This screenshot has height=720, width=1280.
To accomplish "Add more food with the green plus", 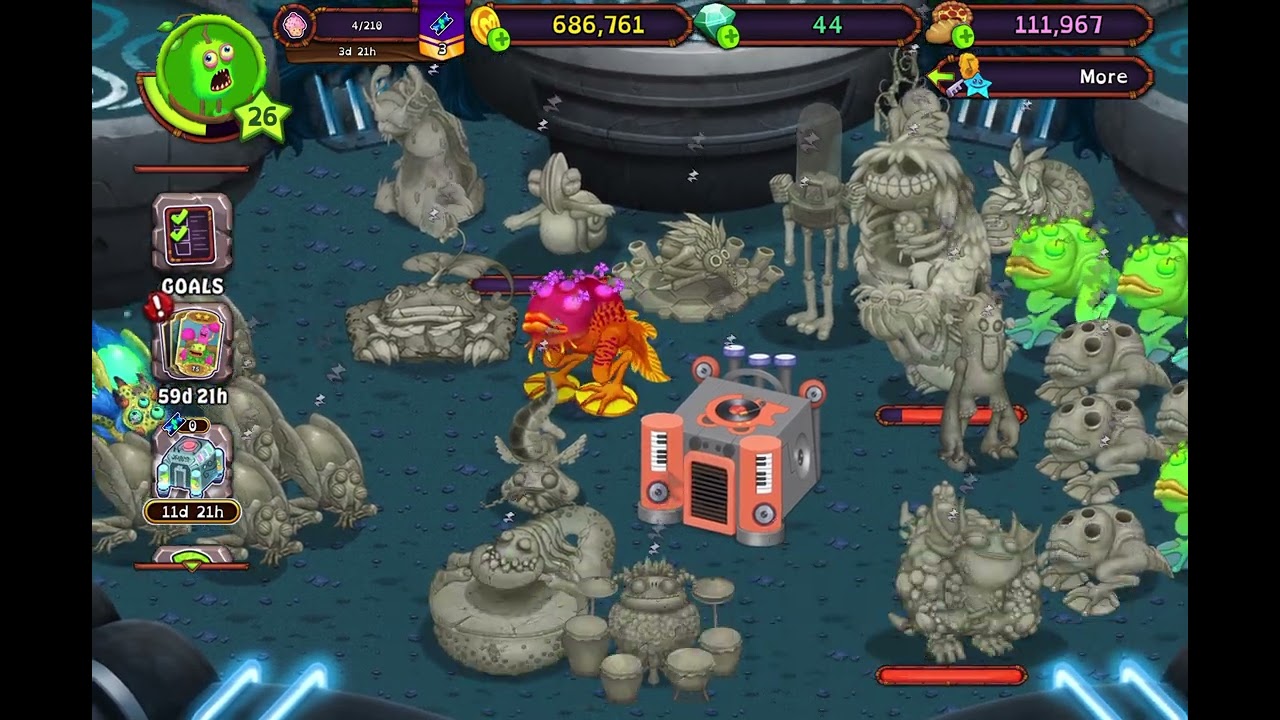I will click(x=963, y=38).
